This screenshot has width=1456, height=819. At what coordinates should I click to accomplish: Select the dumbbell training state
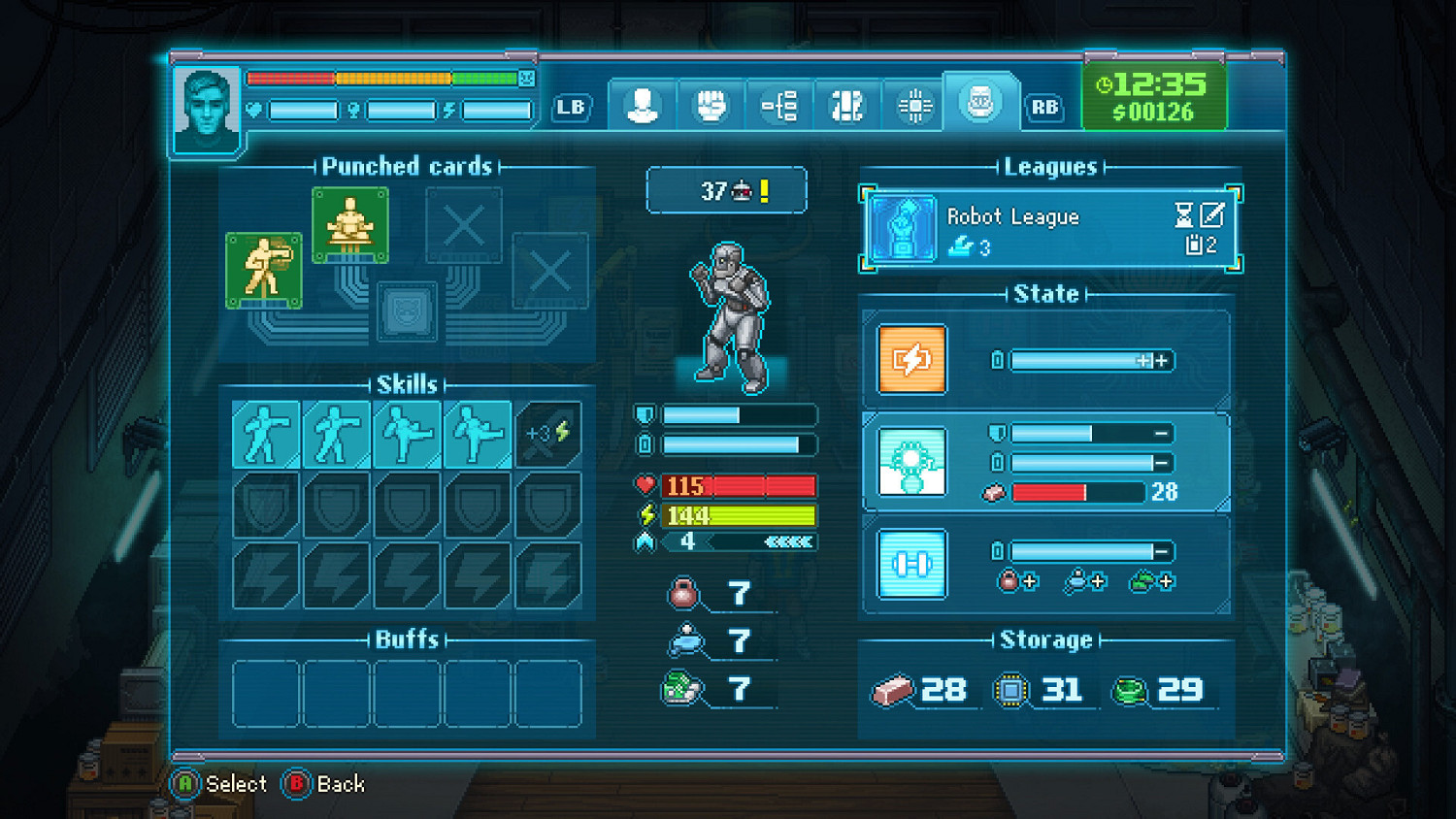pos(911,564)
